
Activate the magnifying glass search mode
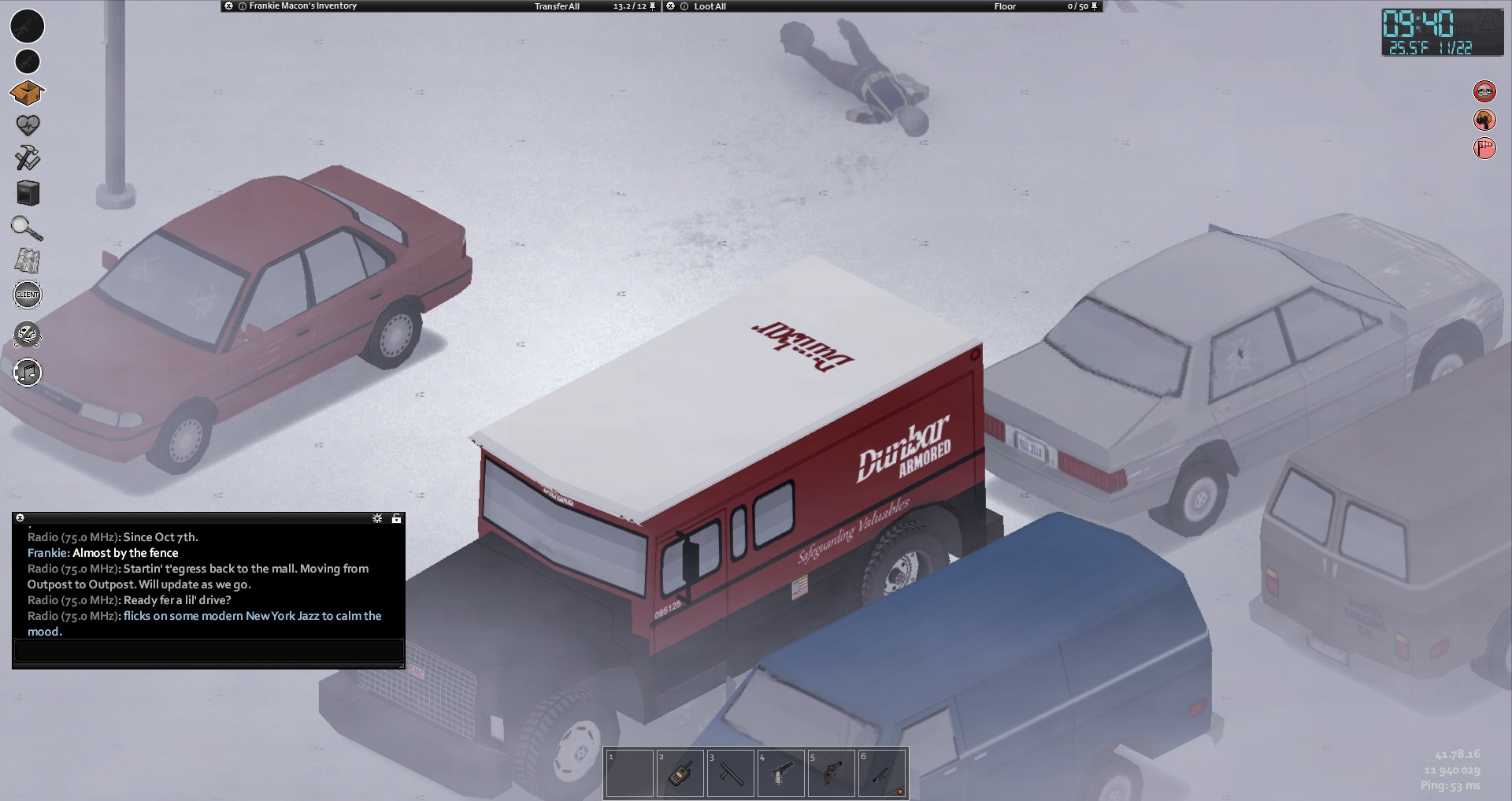pyautogui.click(x=27, y=228)
